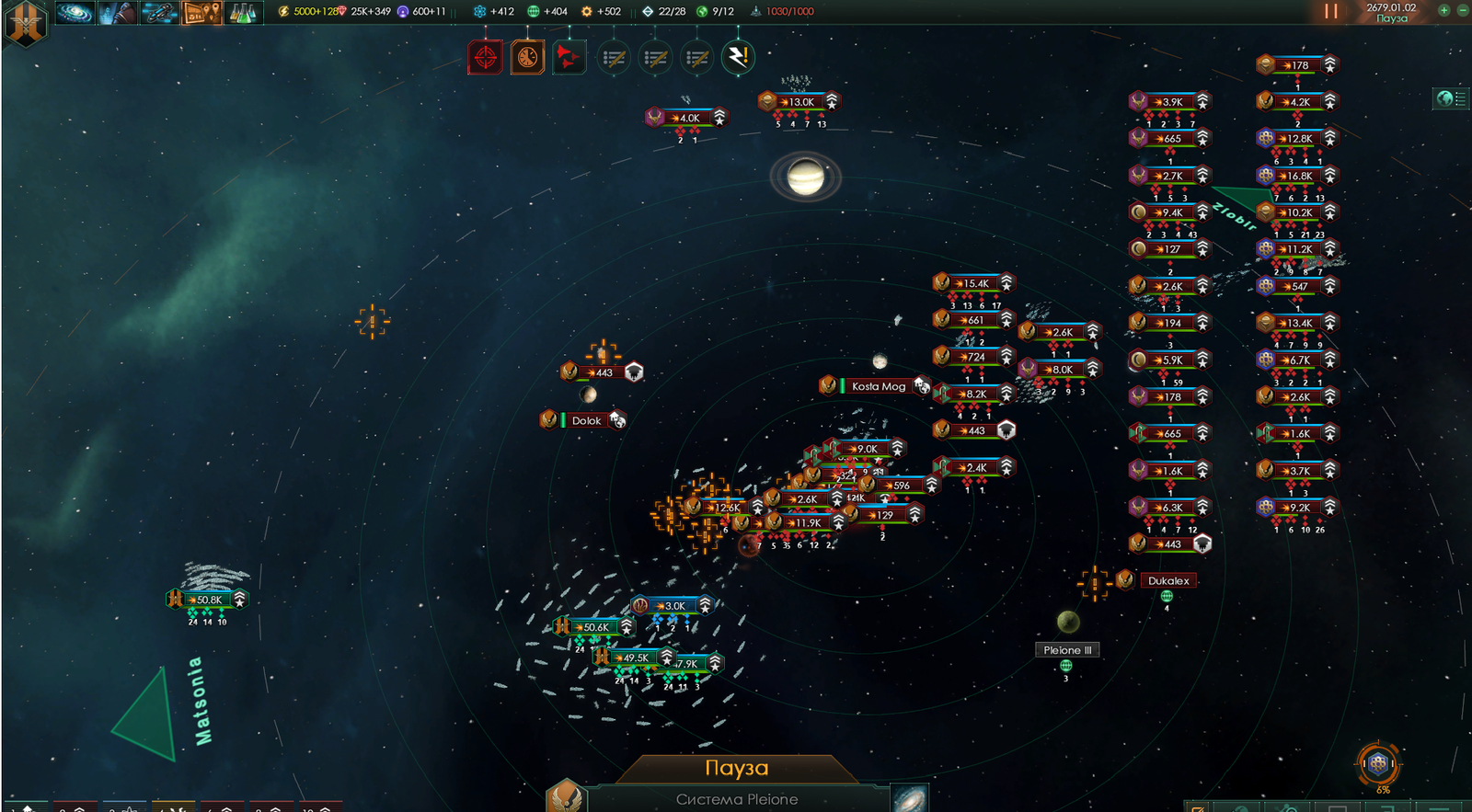The height and width of the screenshot is (812, 1472).
Task: Open the research flasks tab
Action: point(241,12)
